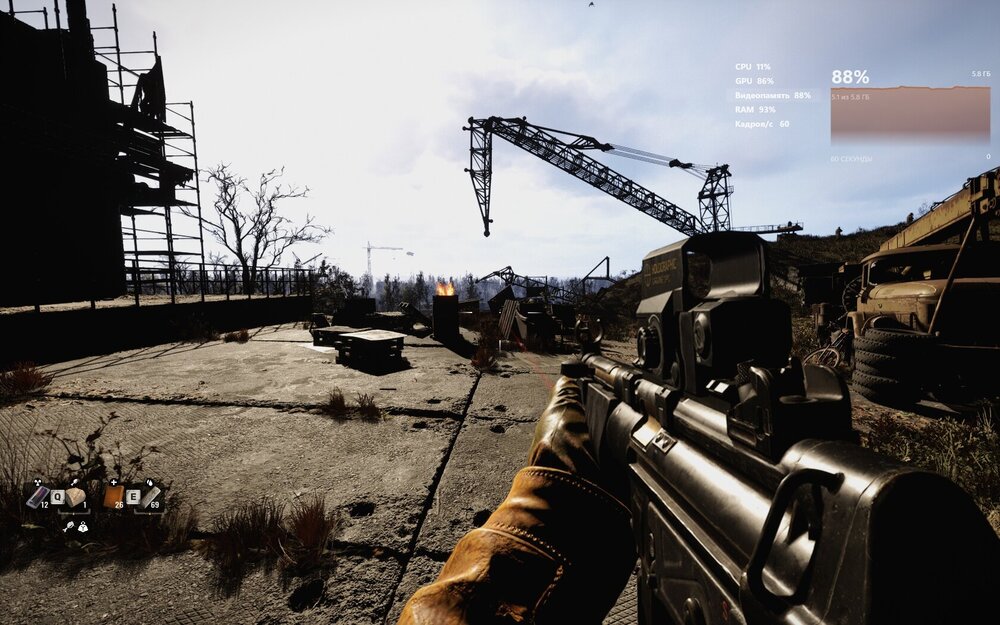Choose the bandage quick slot
The image size is (1000, 625).
pyautogui.click(x=151, y=496)
